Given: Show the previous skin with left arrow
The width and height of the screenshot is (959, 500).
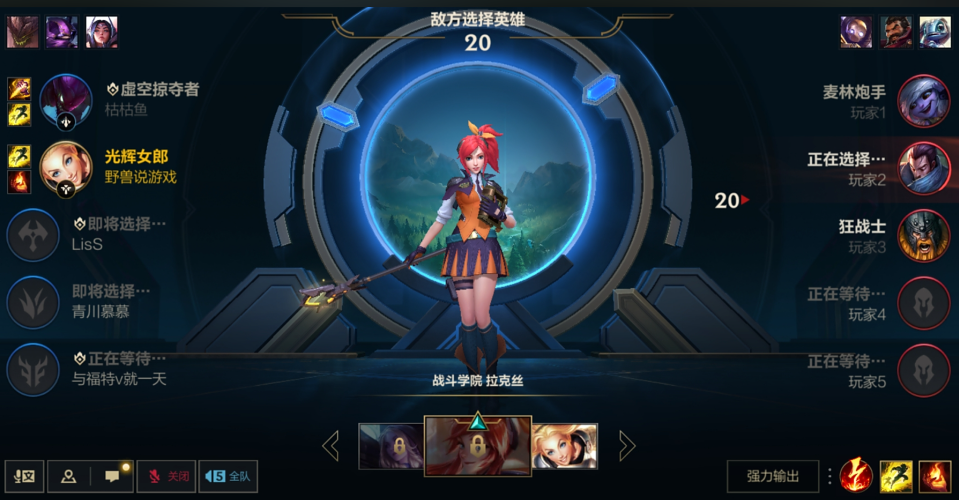Looking at the screenshot, I should 331,446.
